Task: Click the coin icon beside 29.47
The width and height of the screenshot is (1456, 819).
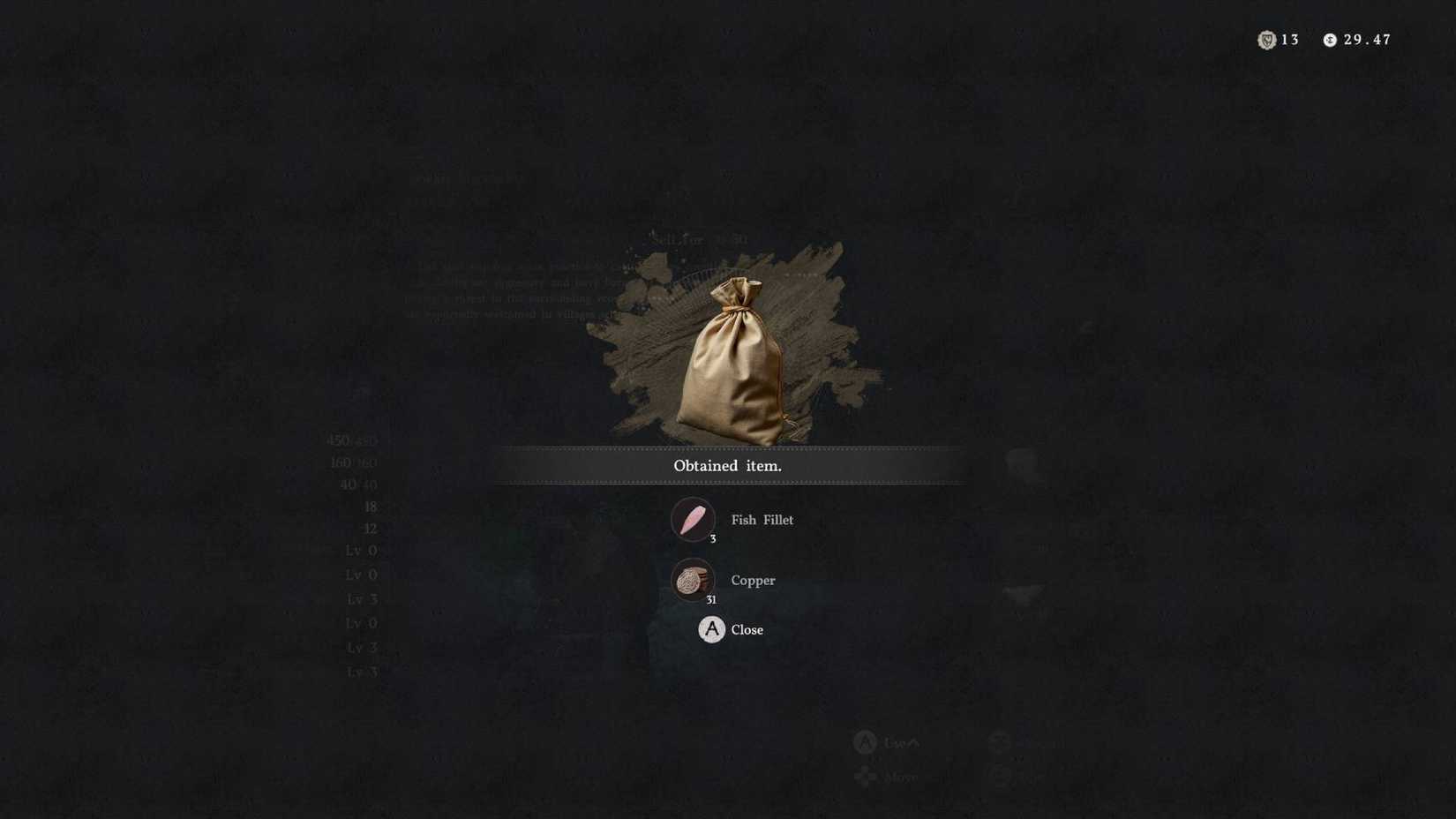Action: coord(1329,40)
